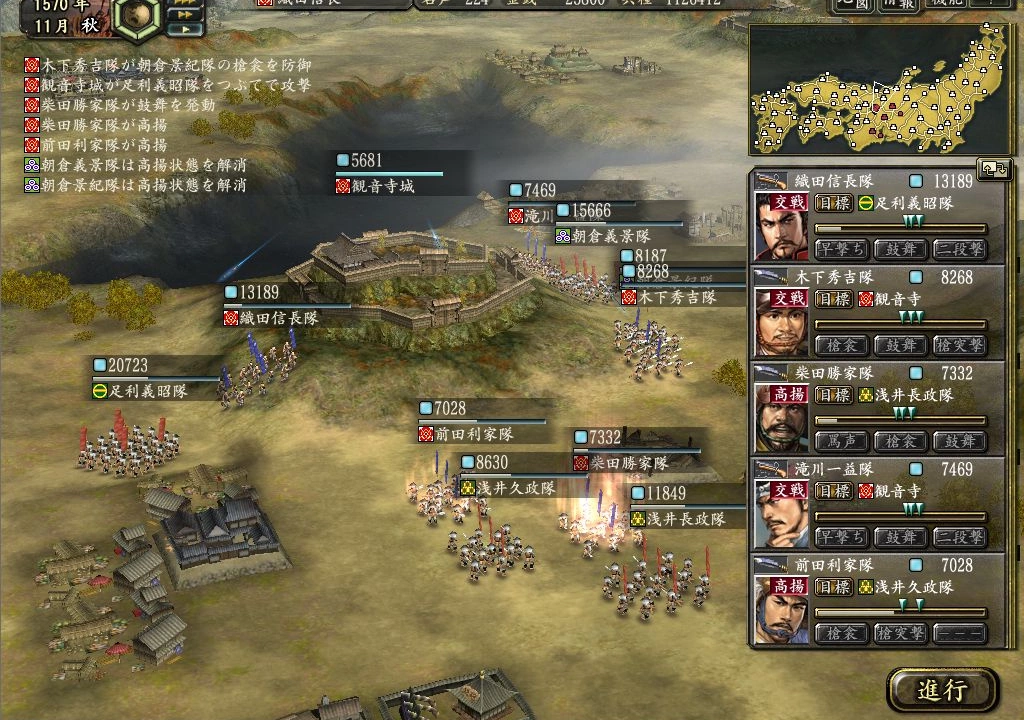
Task: Trigger 鼓舞 for 木下秀吉隊
Action: [900, 345]
